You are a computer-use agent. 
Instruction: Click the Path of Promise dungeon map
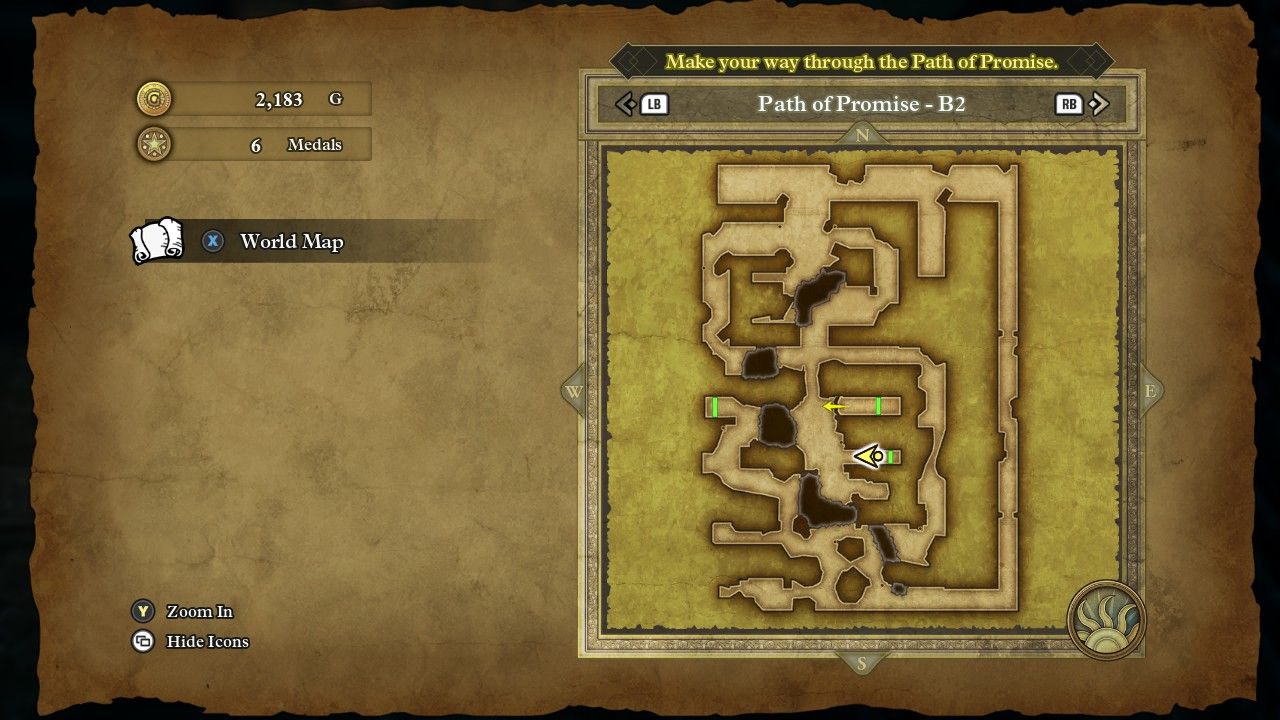click(x=862, y=389)
